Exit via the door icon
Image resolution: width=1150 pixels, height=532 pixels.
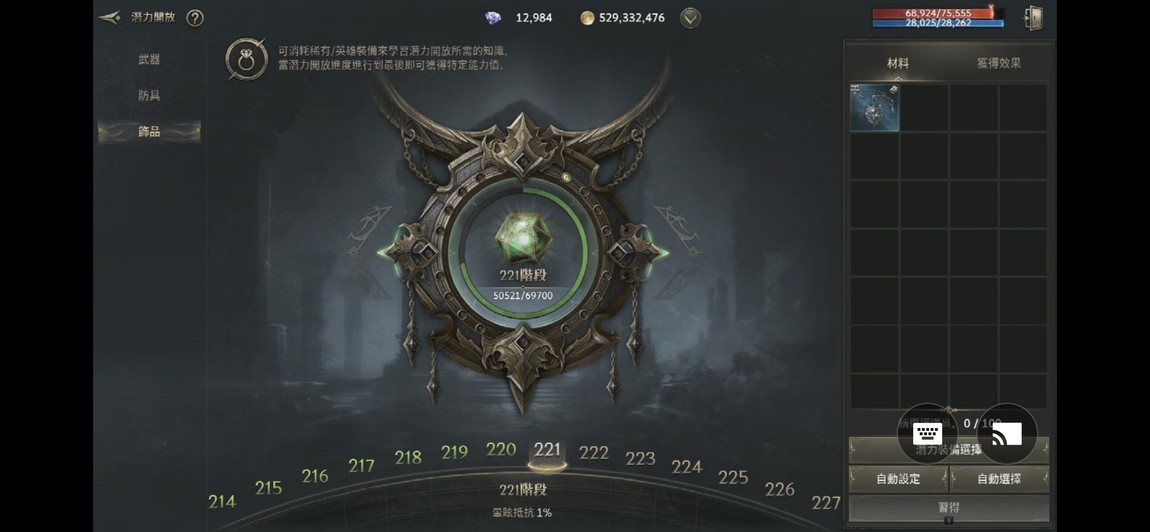[1033, 18]
